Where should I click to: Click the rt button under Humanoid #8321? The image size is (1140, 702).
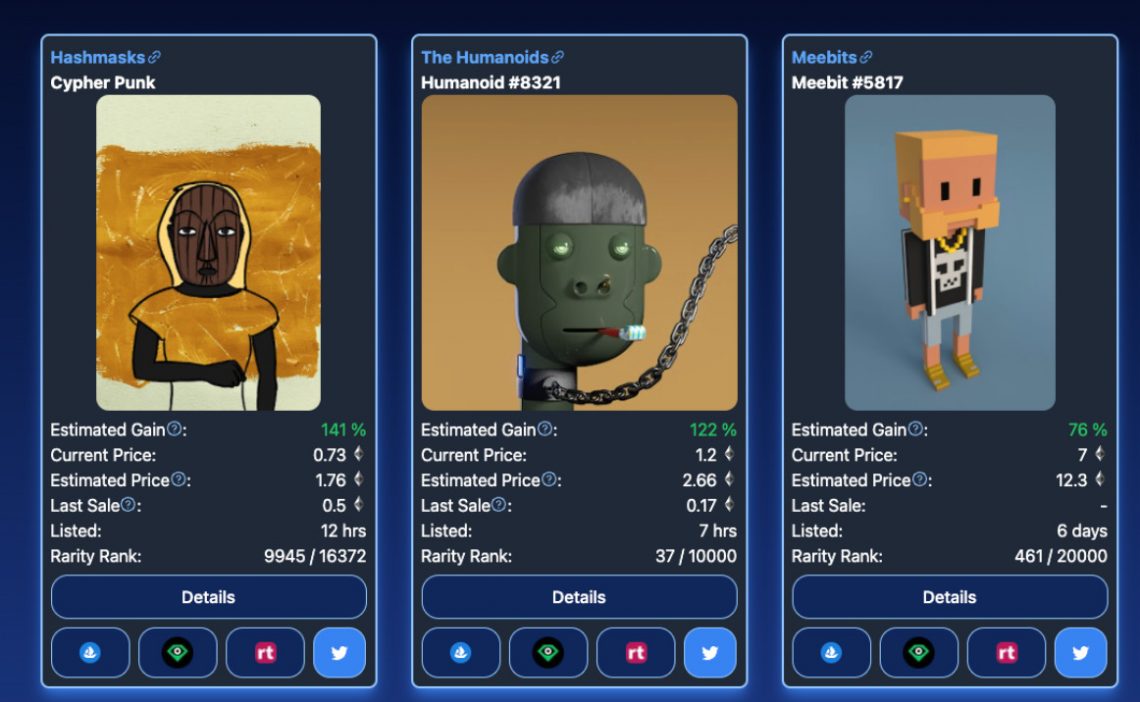click(636, 653)
